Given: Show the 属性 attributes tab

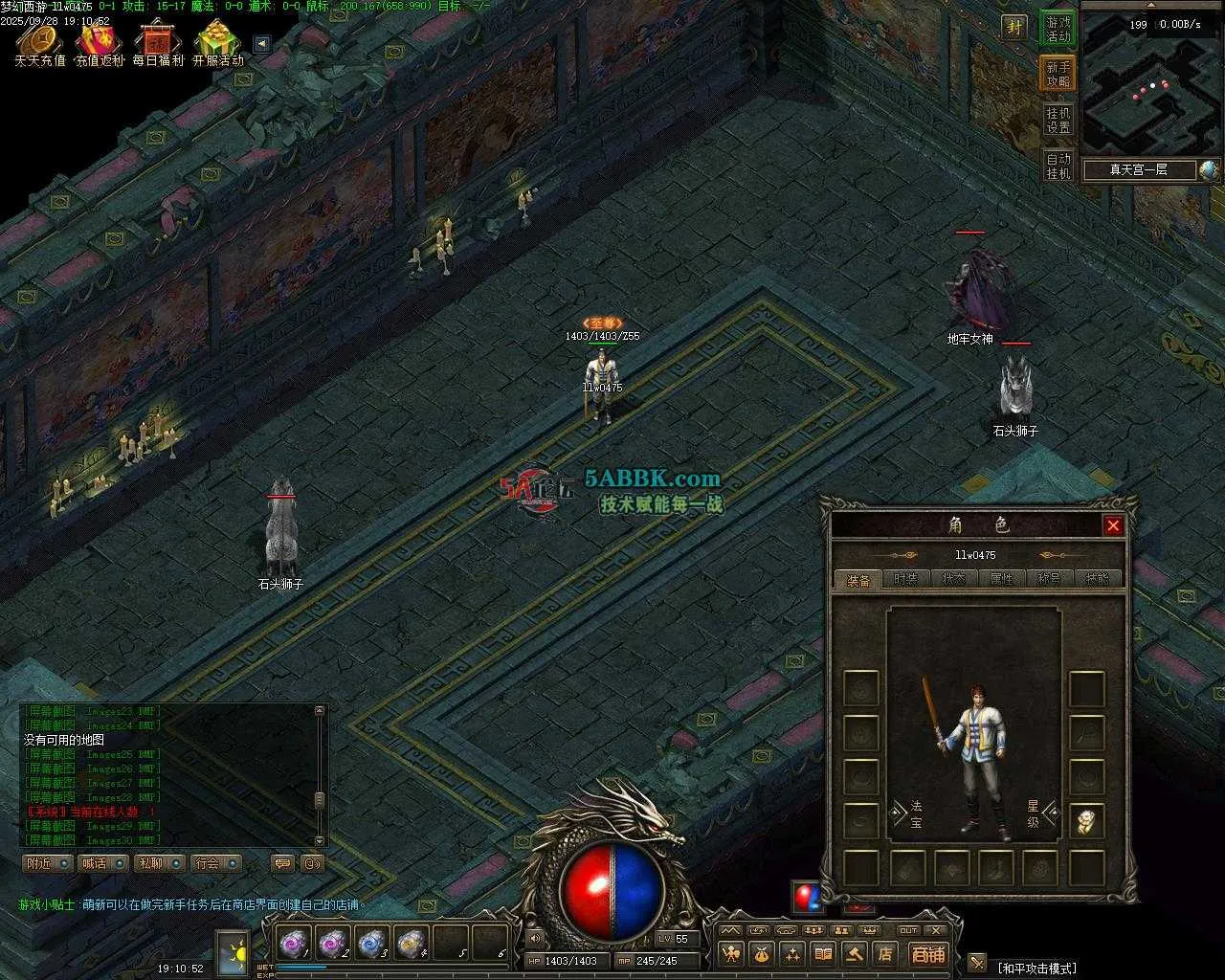Looking at the screenshot, I should pos(1001,579).
